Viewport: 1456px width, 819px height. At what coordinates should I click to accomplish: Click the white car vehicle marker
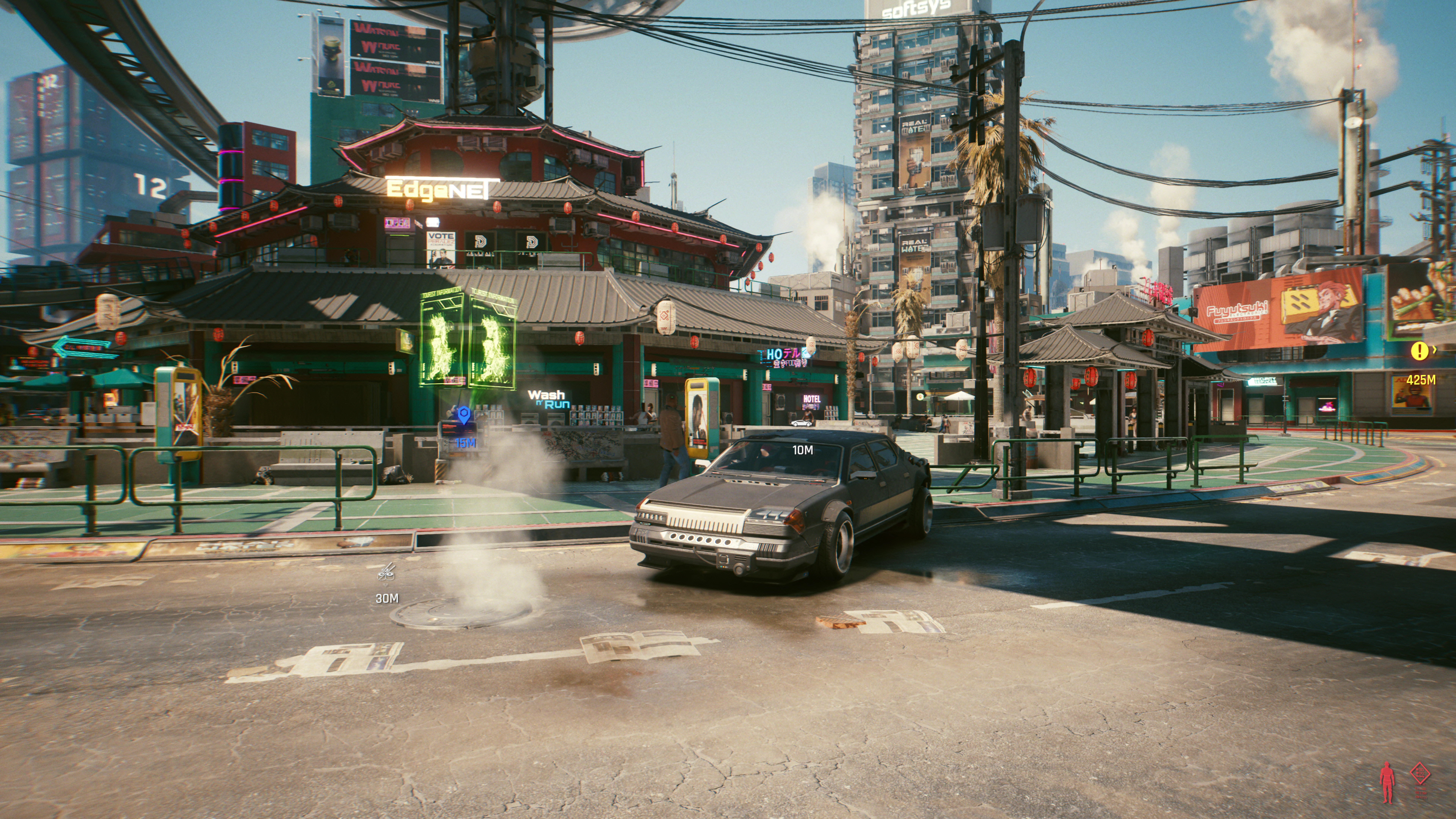(801, 423)
